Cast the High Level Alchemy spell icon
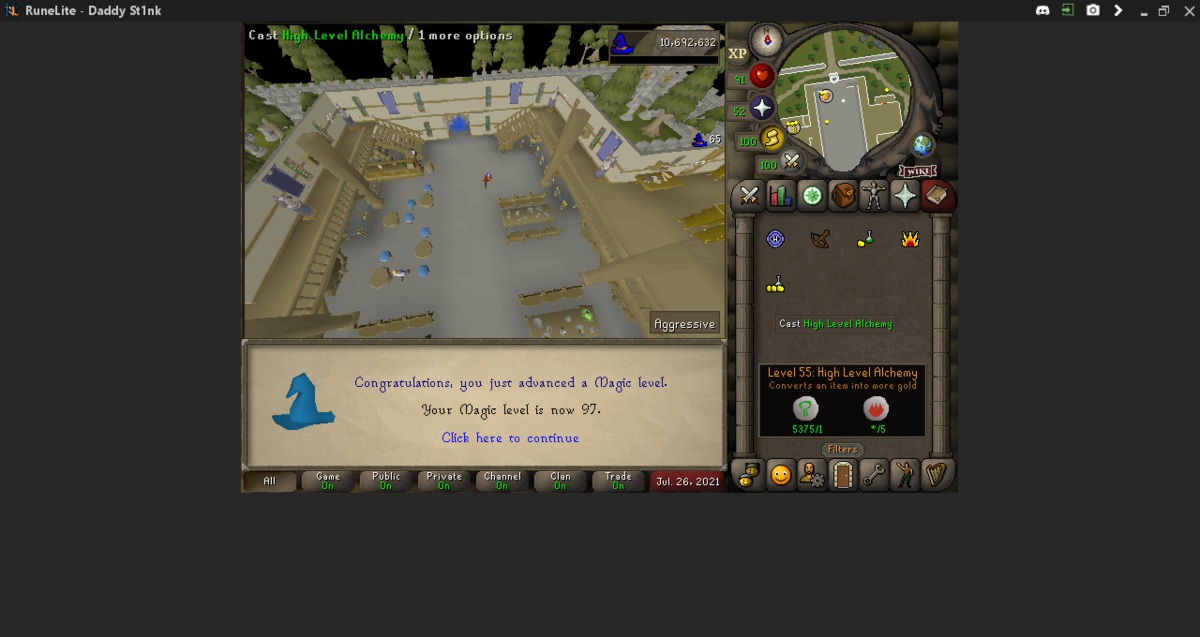The width and height of the screenshot is (1200, 637). (x=775, y=286)
